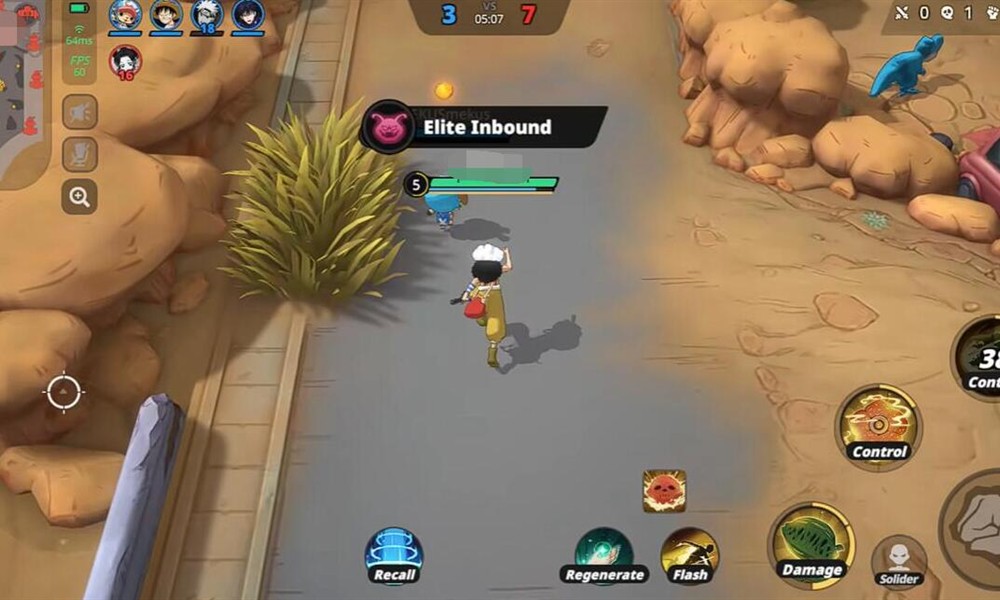Screen dimensions: 1000x600
Task: Choose the dark-haired teammate portrait
Action: 247,15
